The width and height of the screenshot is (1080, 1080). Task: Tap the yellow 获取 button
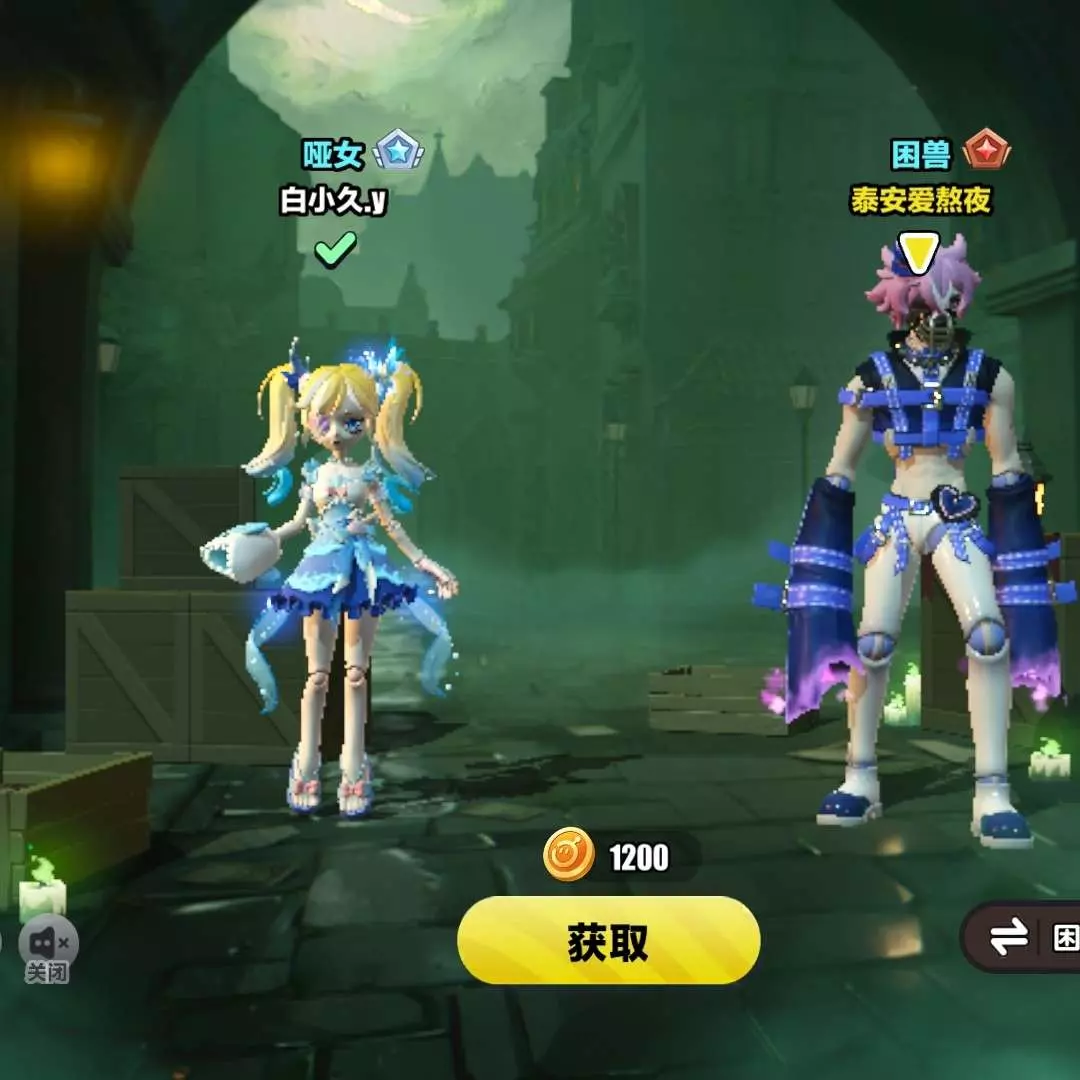(x=608, y=941)
